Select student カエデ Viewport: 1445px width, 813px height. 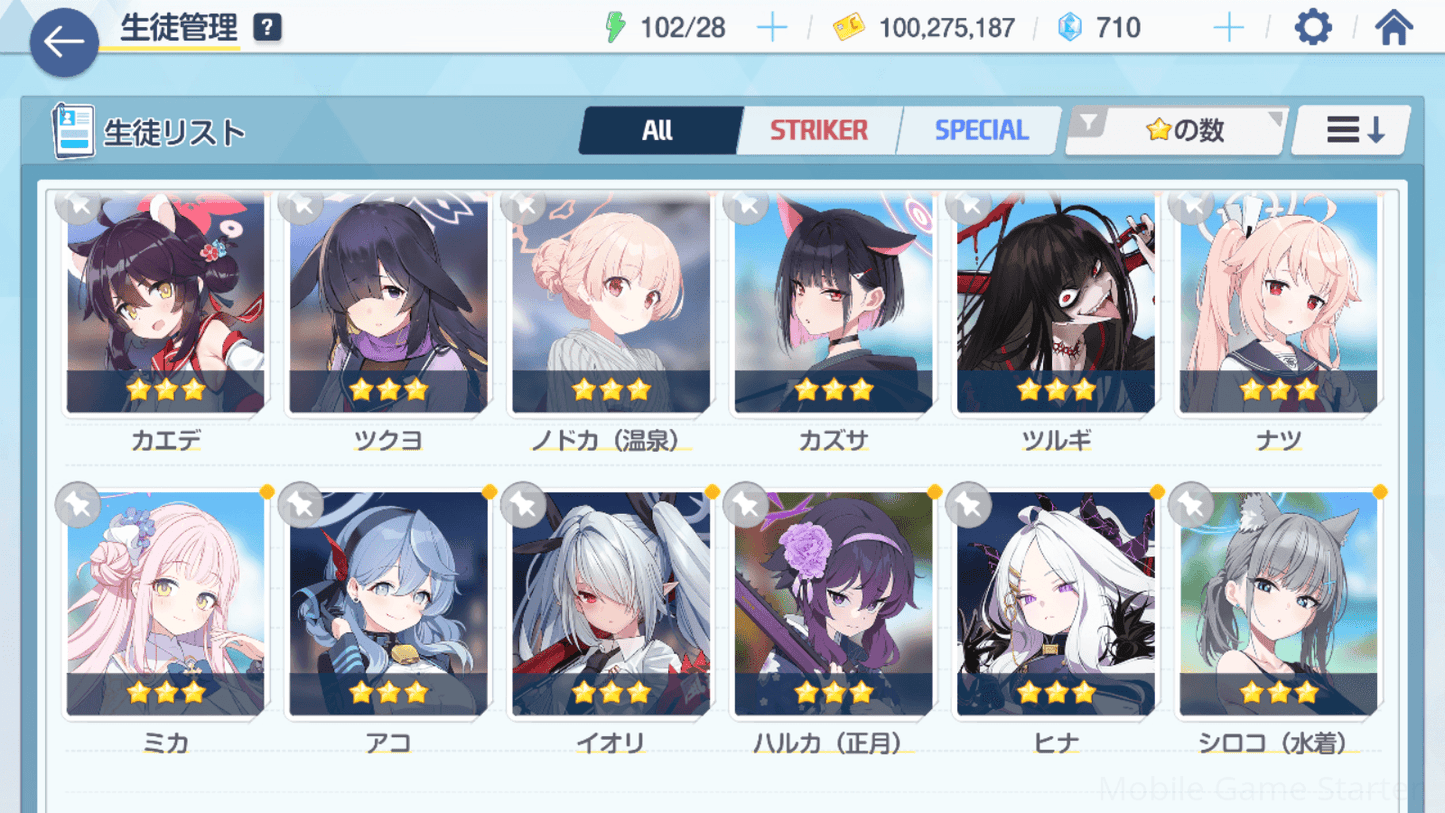point(166,305)
